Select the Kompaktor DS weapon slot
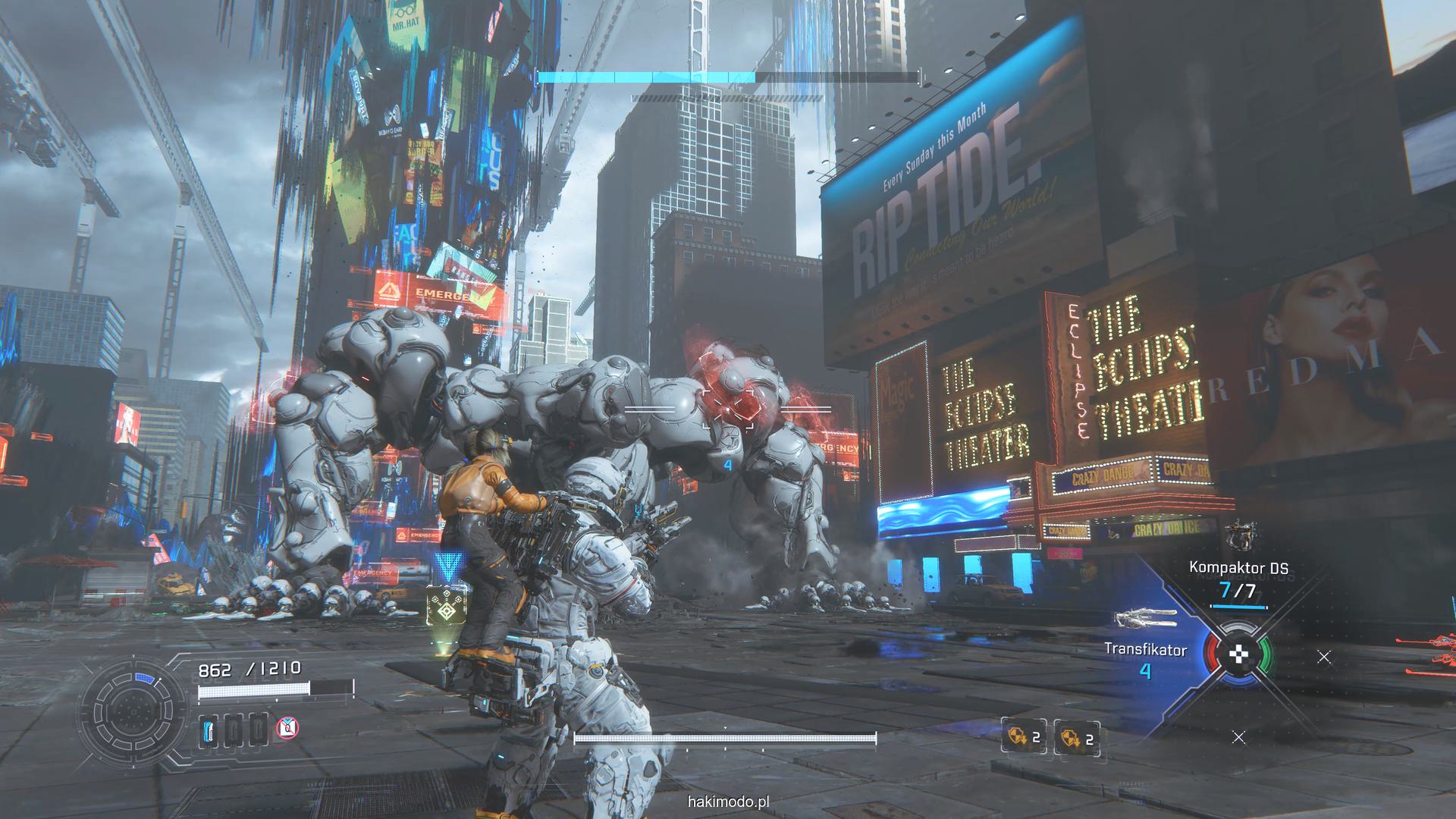 (1238, 580)
